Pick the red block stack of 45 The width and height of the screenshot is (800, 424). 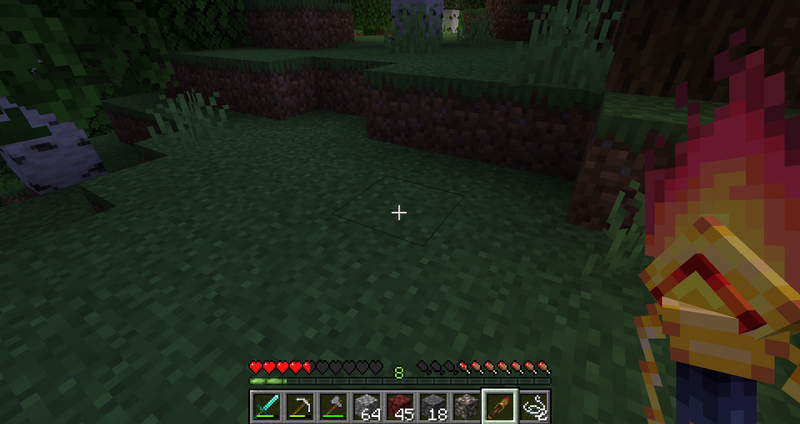[x=399, y=406]
